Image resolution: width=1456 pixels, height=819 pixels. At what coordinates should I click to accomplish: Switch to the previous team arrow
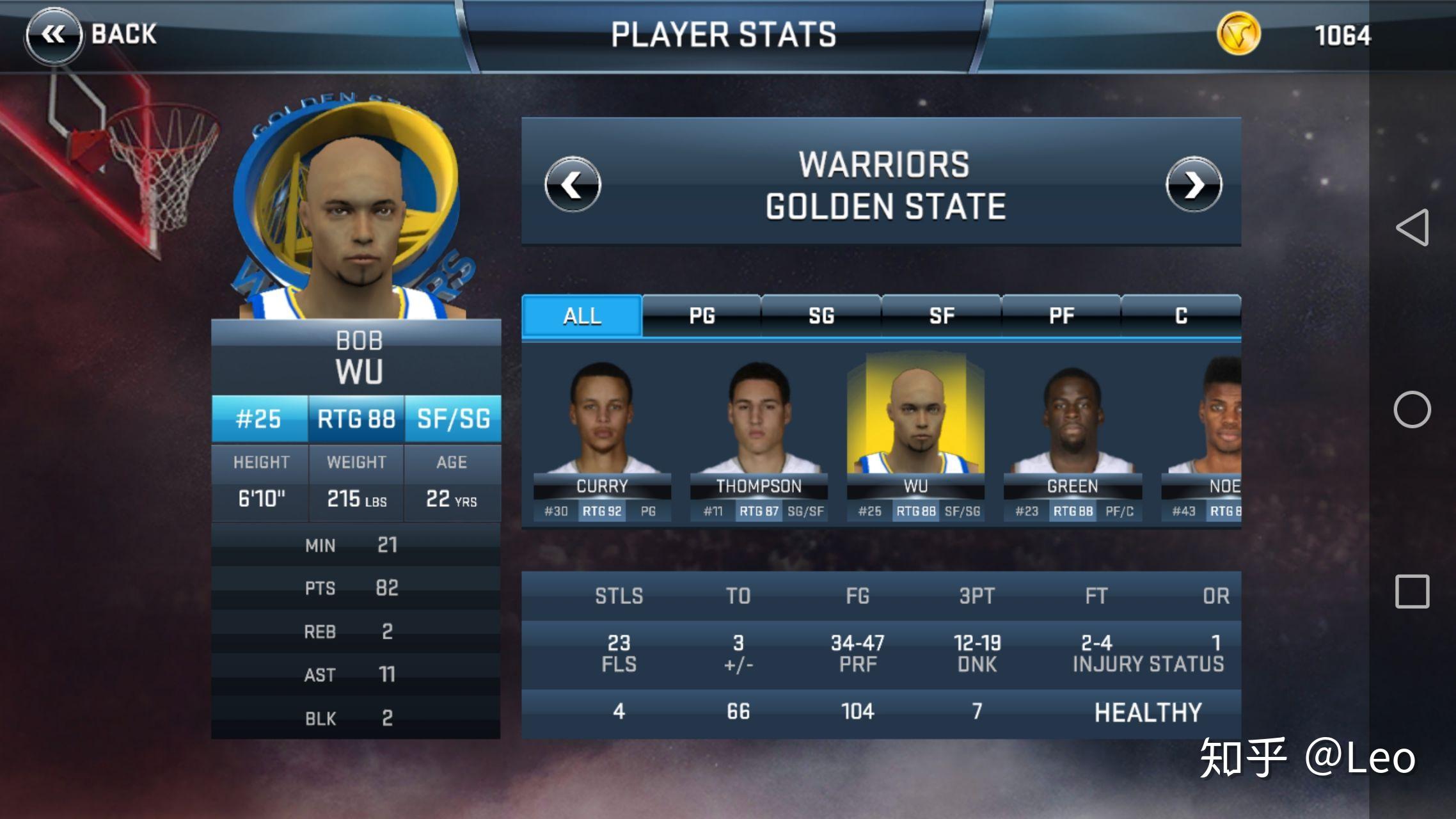573,185
